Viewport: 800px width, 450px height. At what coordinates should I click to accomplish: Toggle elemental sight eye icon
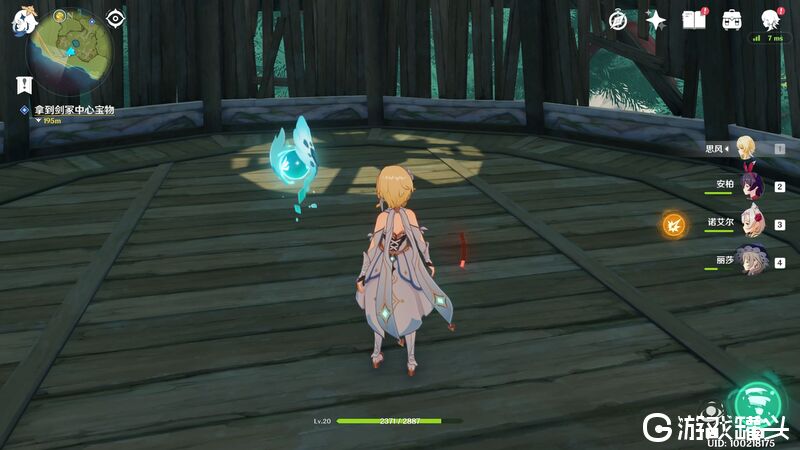point(116,19)
